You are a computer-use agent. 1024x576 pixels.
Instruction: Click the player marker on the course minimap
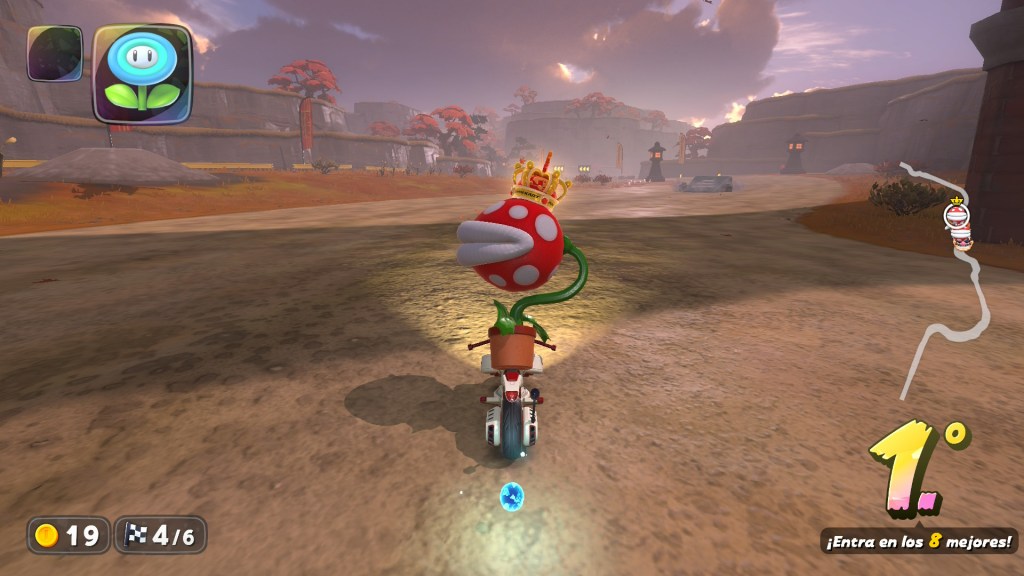958,224
